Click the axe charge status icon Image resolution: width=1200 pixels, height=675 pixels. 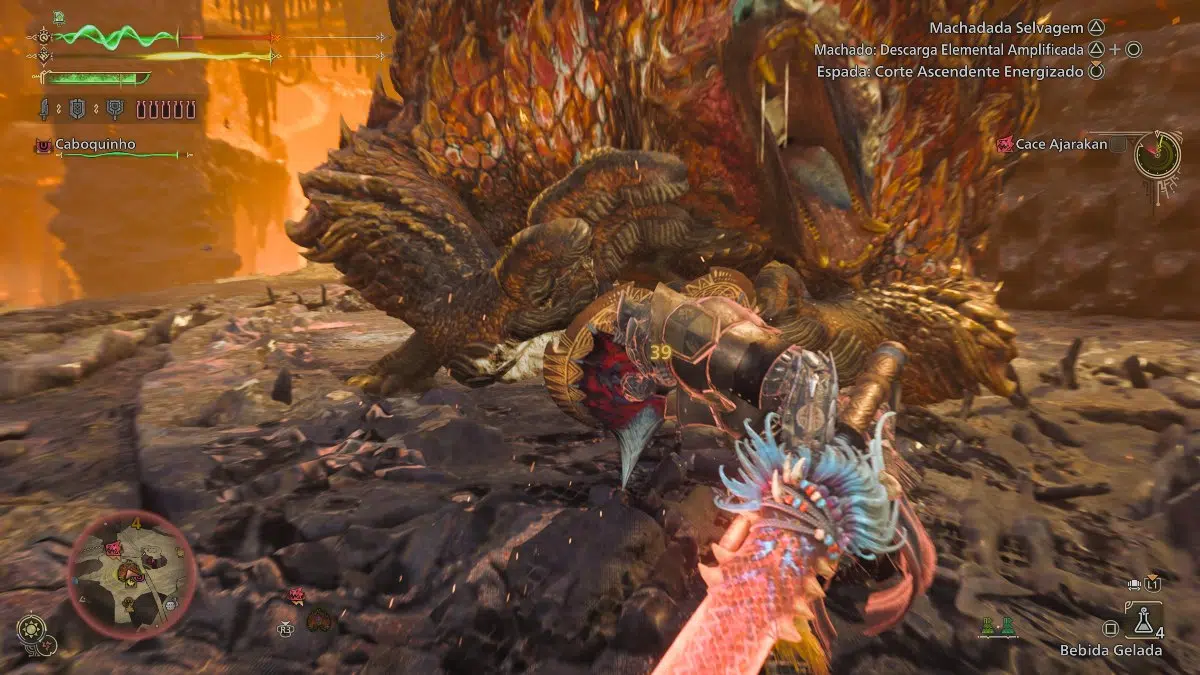pyautogui.click(x=114, y=108)
